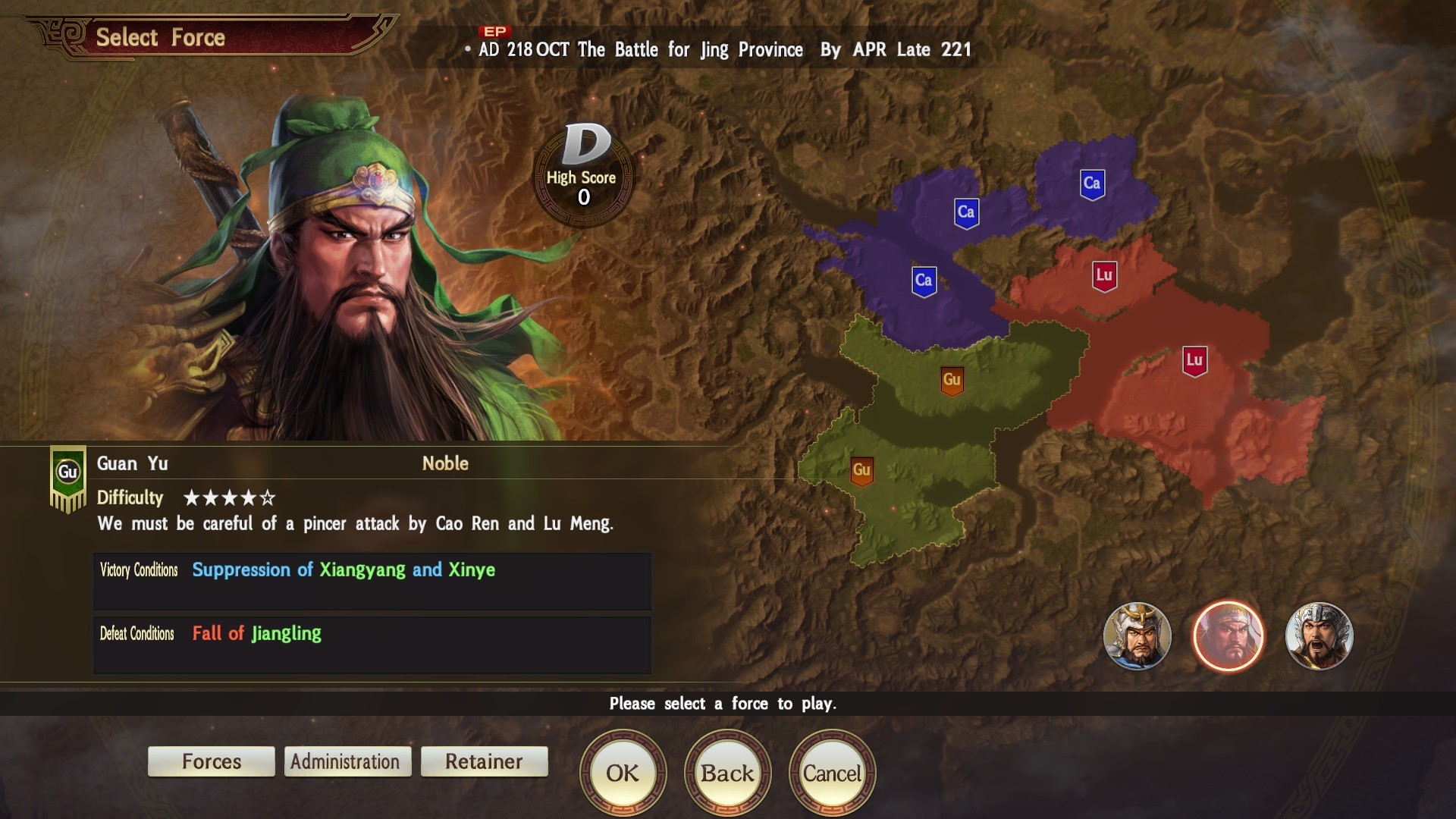The width and height of the screenshot is (1456, 819).
Task: Select the highlighted Guan Yu portrait
Action: (x=1228, y=636)
